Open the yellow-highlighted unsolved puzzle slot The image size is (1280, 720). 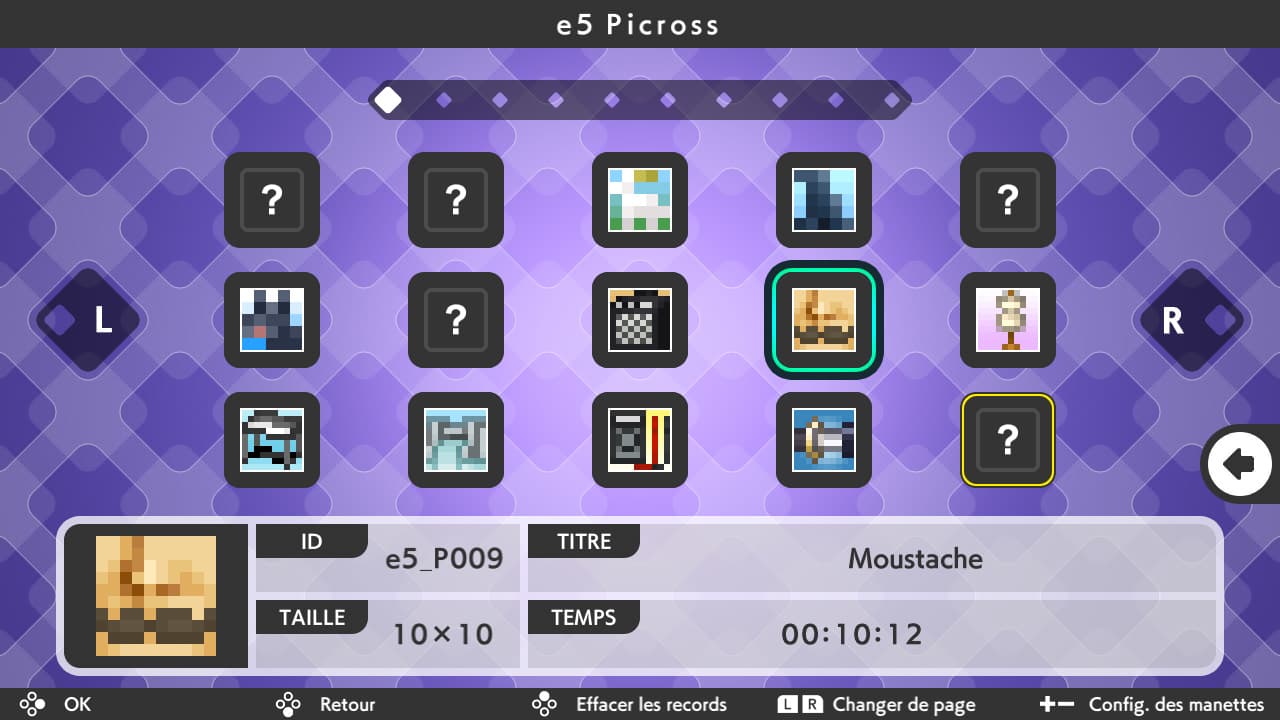tap(1007, 440)
